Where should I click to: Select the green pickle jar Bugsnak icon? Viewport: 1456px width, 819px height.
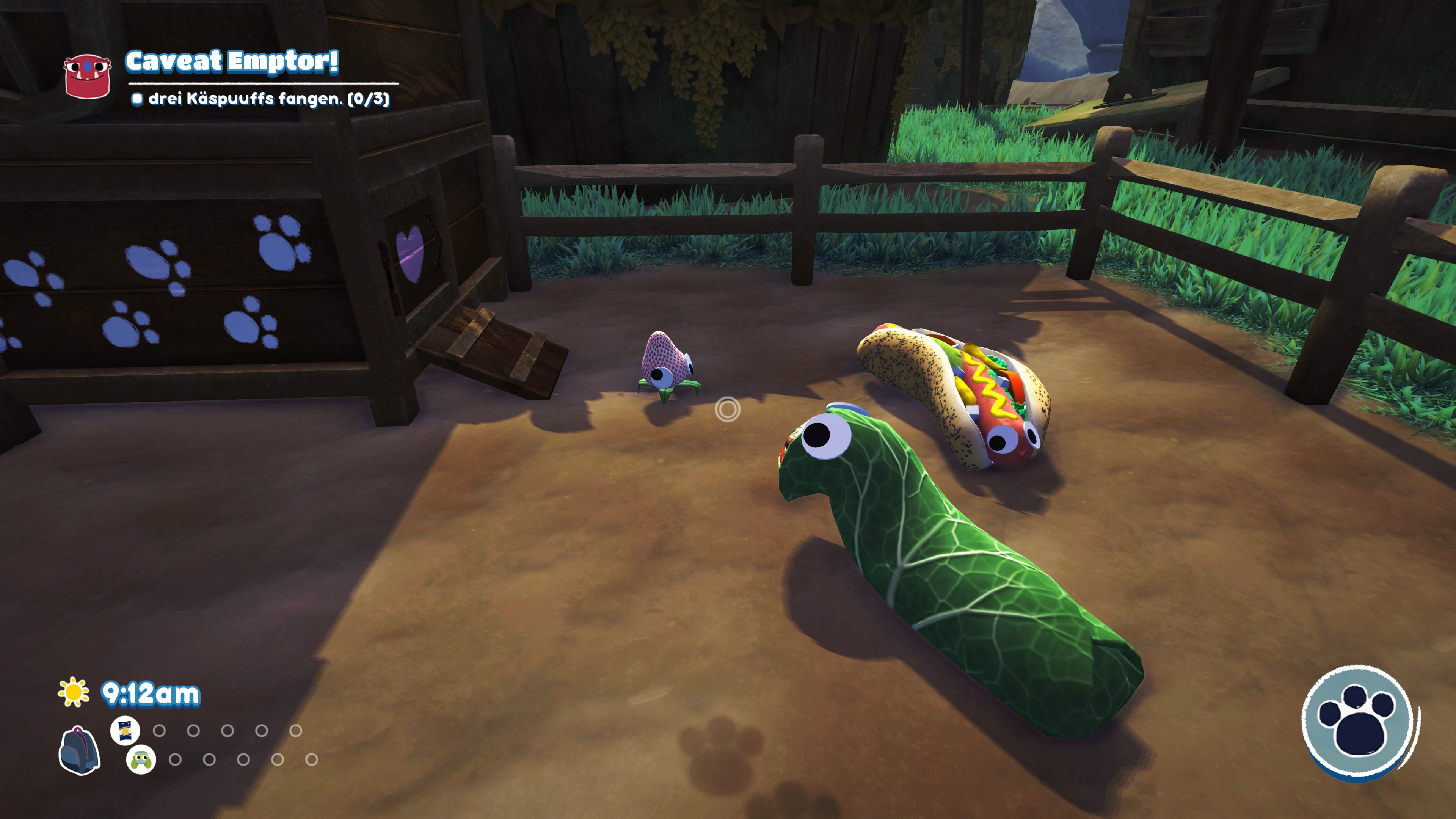(x=141, y=759)
